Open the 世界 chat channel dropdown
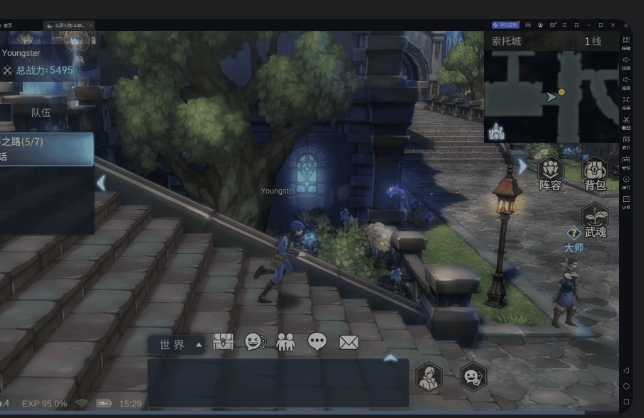644x418 pixels. click(x=179, y=344)
